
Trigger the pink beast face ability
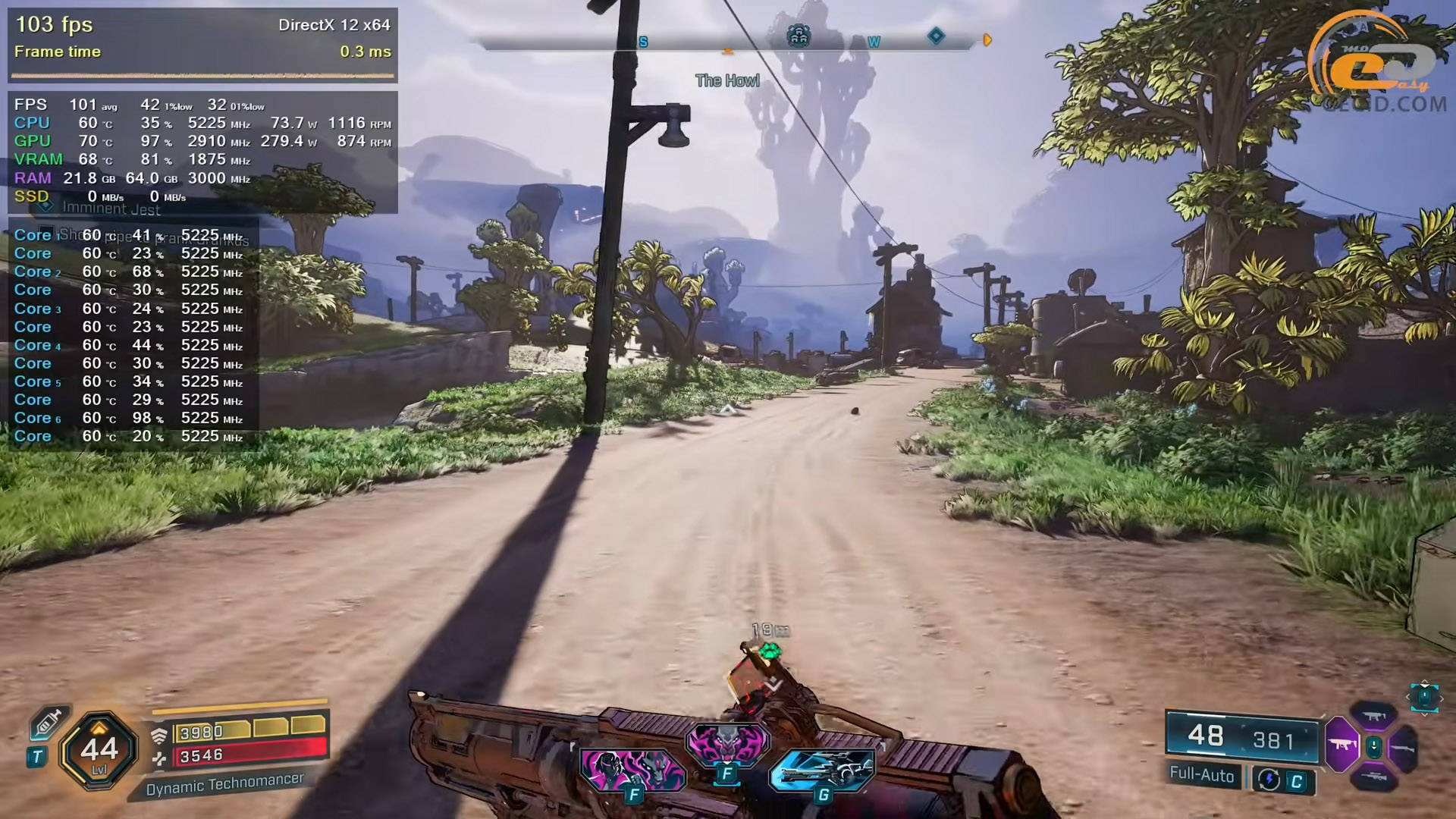726,742
